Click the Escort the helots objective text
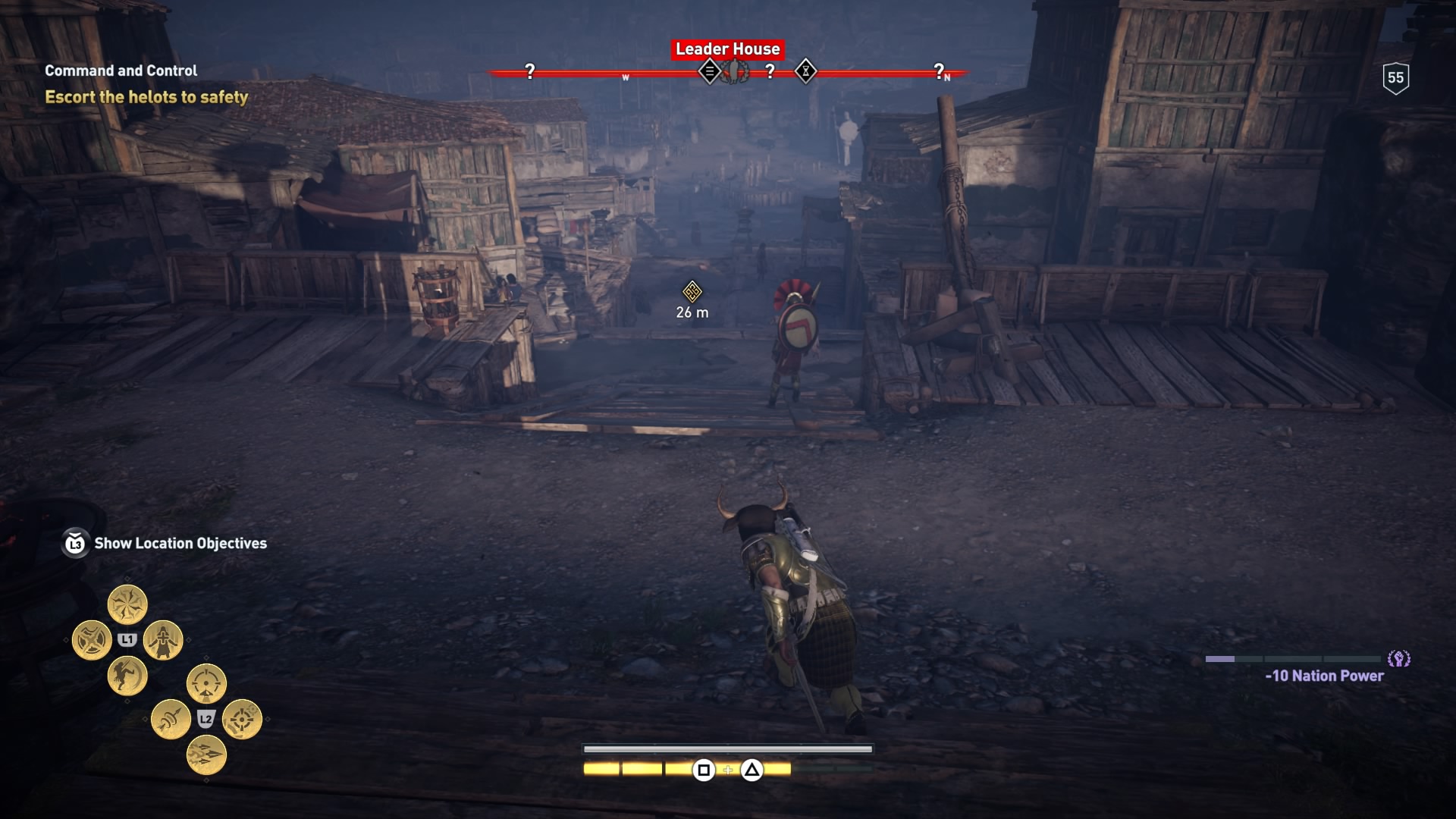 (146, 97)
